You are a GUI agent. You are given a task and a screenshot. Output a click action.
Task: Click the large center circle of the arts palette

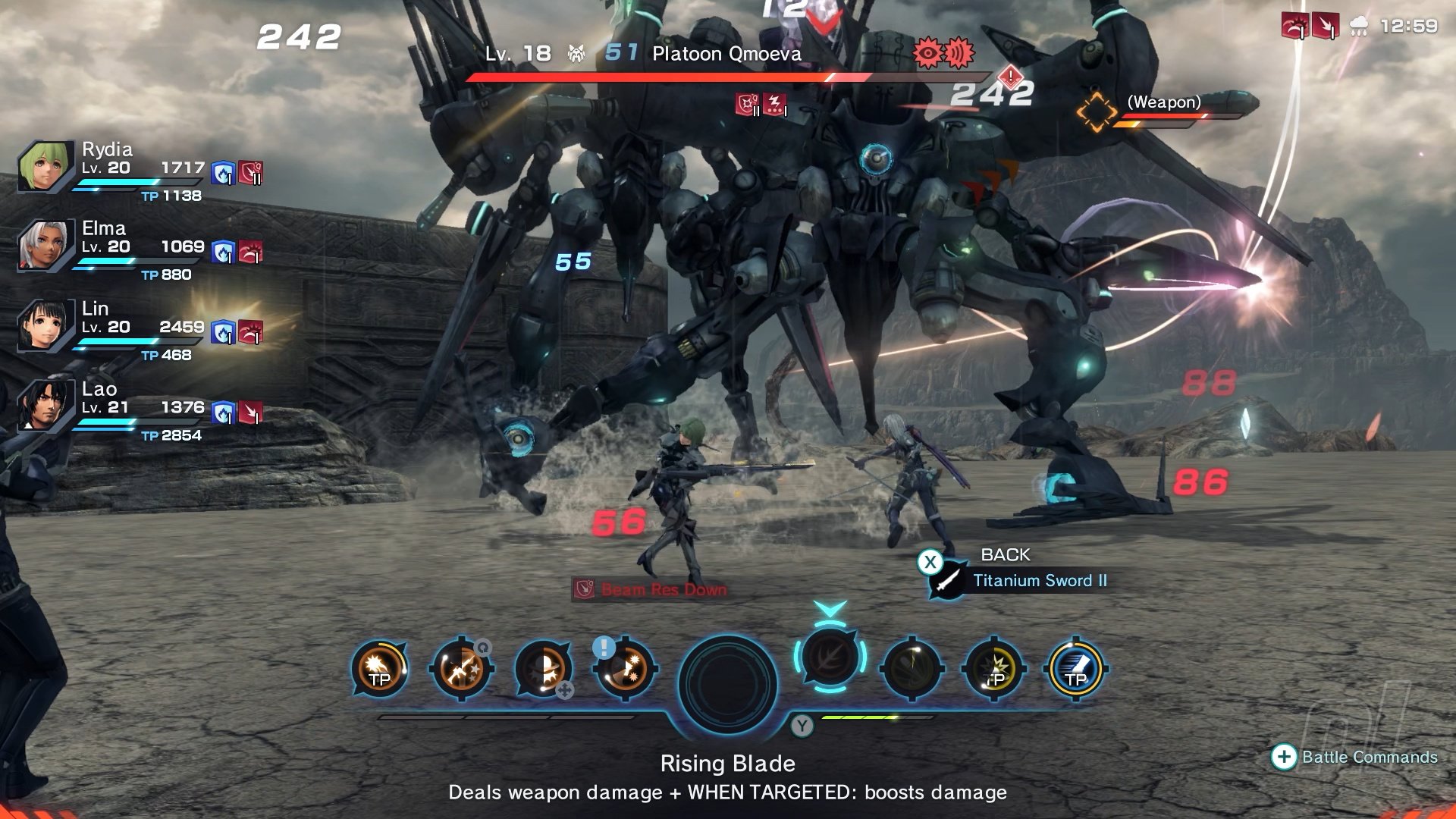coord(727,684)
